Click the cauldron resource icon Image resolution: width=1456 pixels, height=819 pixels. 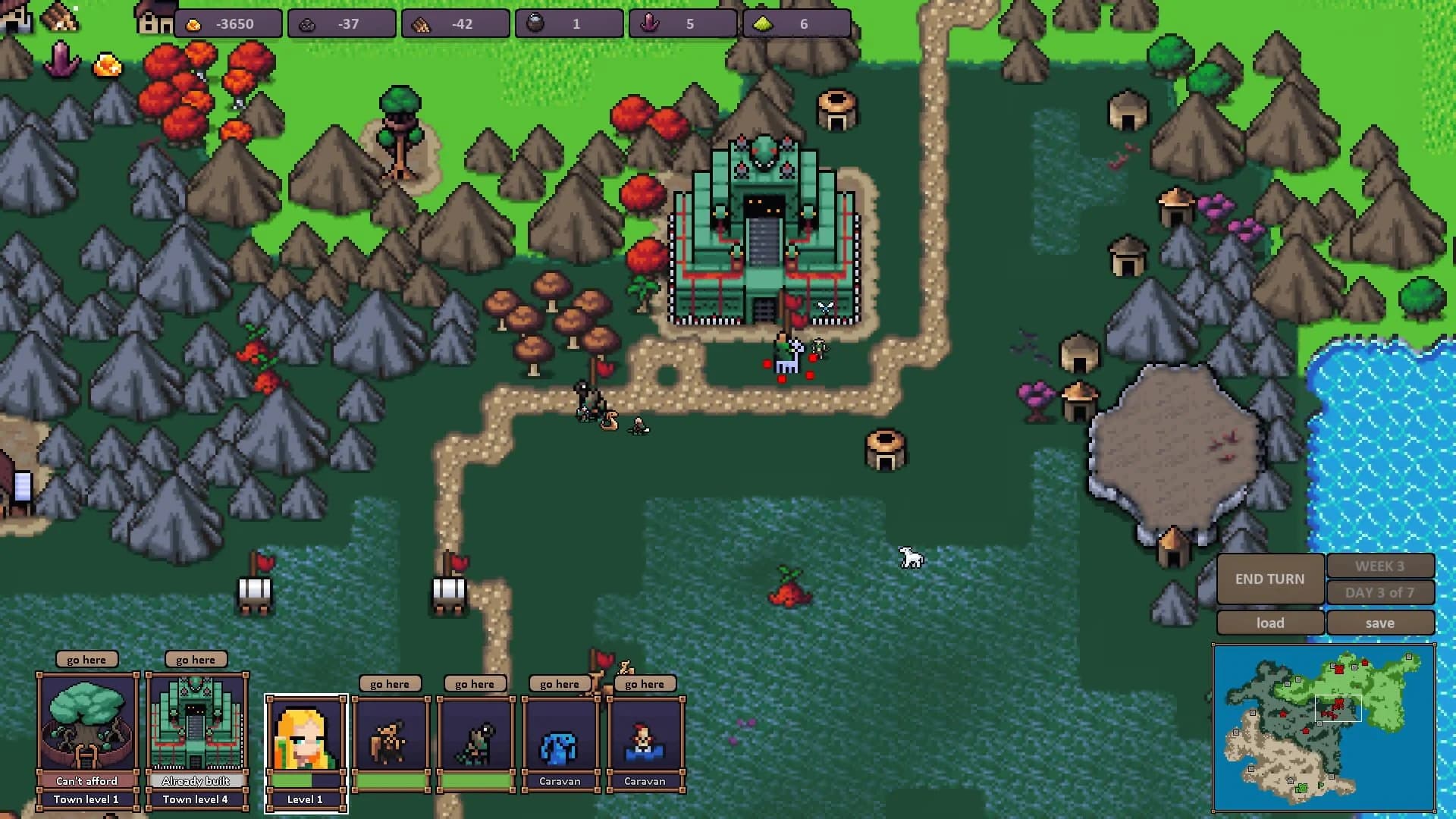[535, 24]
